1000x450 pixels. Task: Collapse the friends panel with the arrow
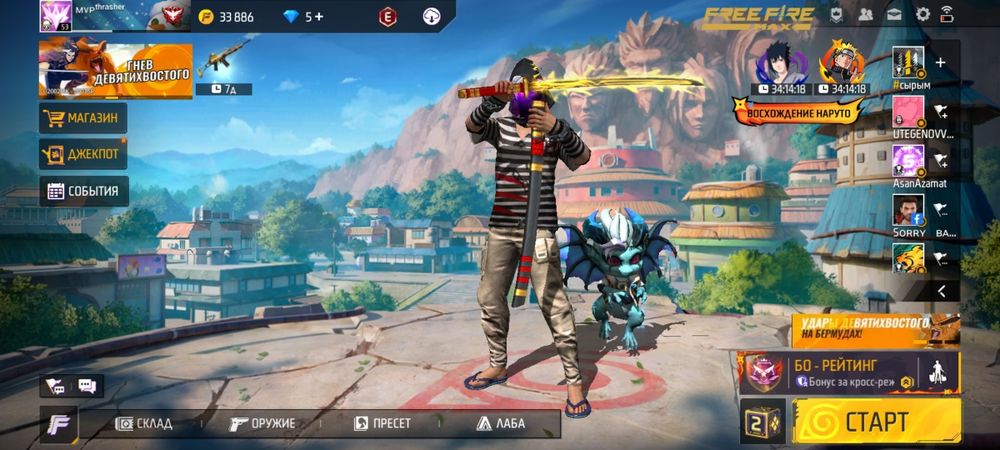(x=940, y=291)
